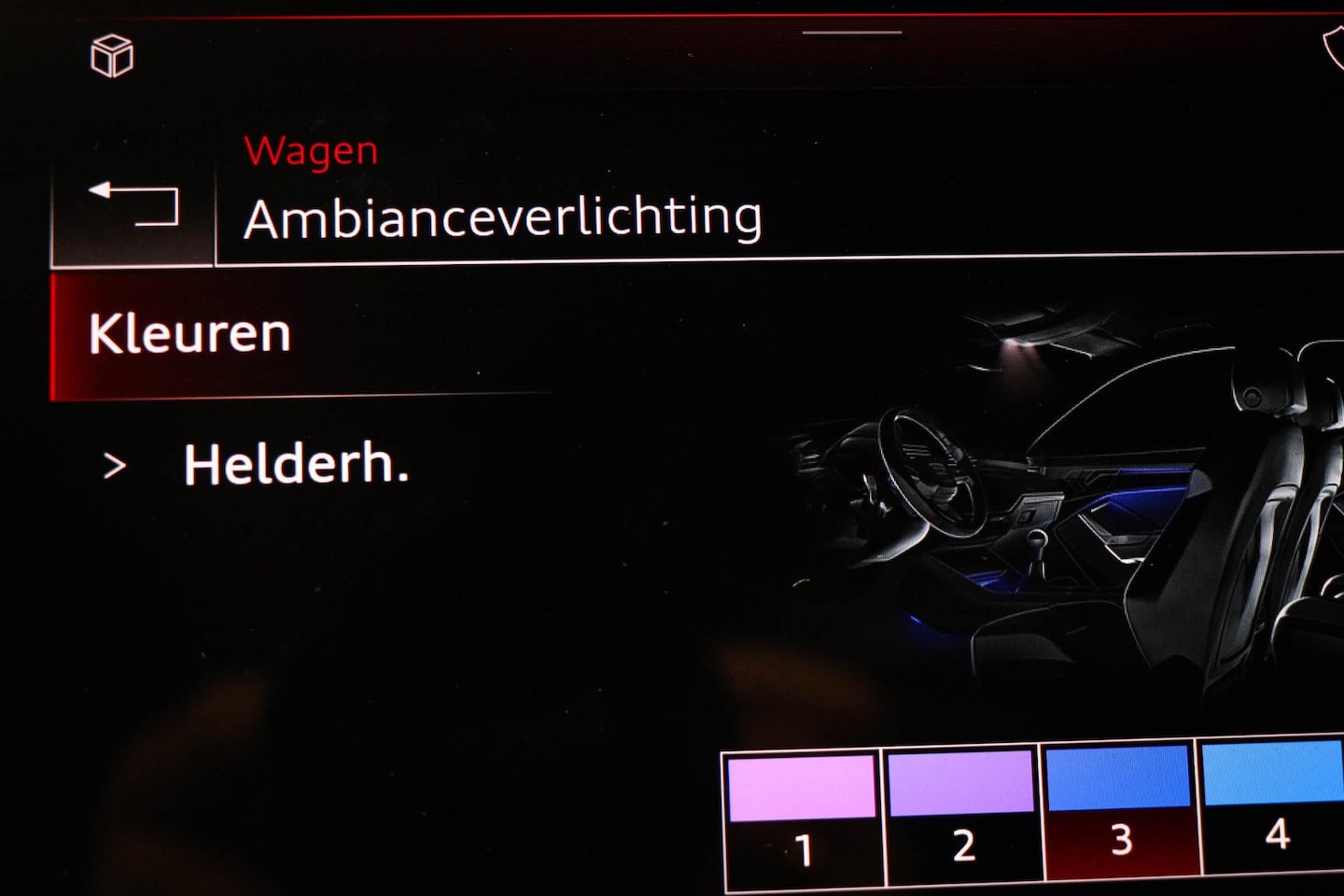Screen dimensions: 1344x896
Task: Open the Helderh. brightness submenu
Action: click(x=295, y=464)
